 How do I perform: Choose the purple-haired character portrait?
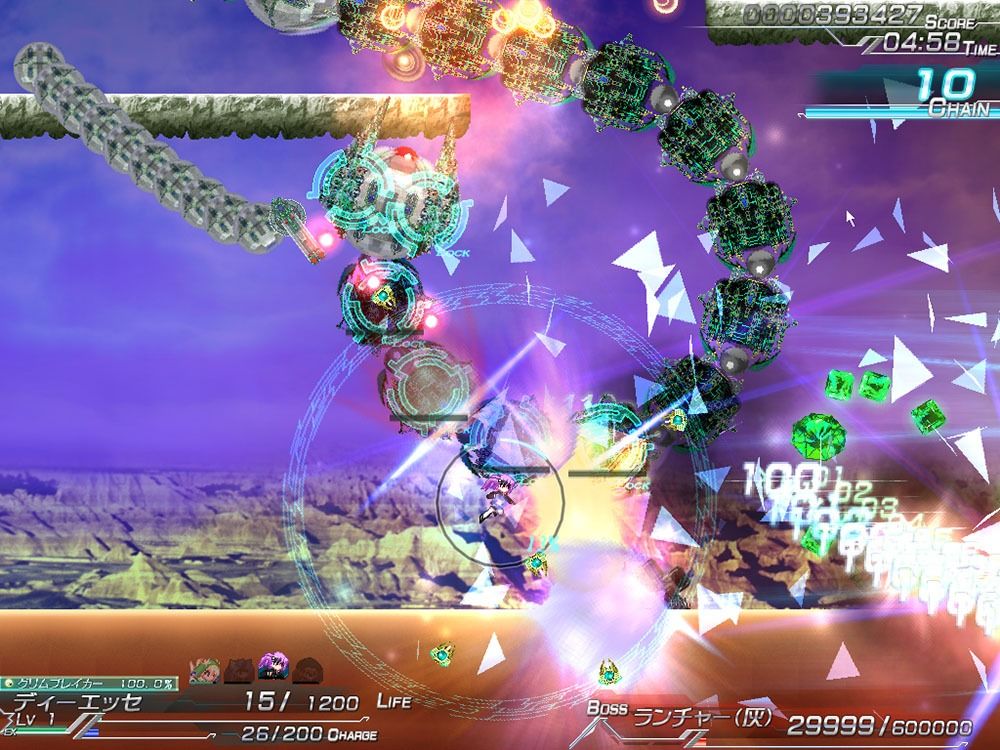tap(272, 669)
